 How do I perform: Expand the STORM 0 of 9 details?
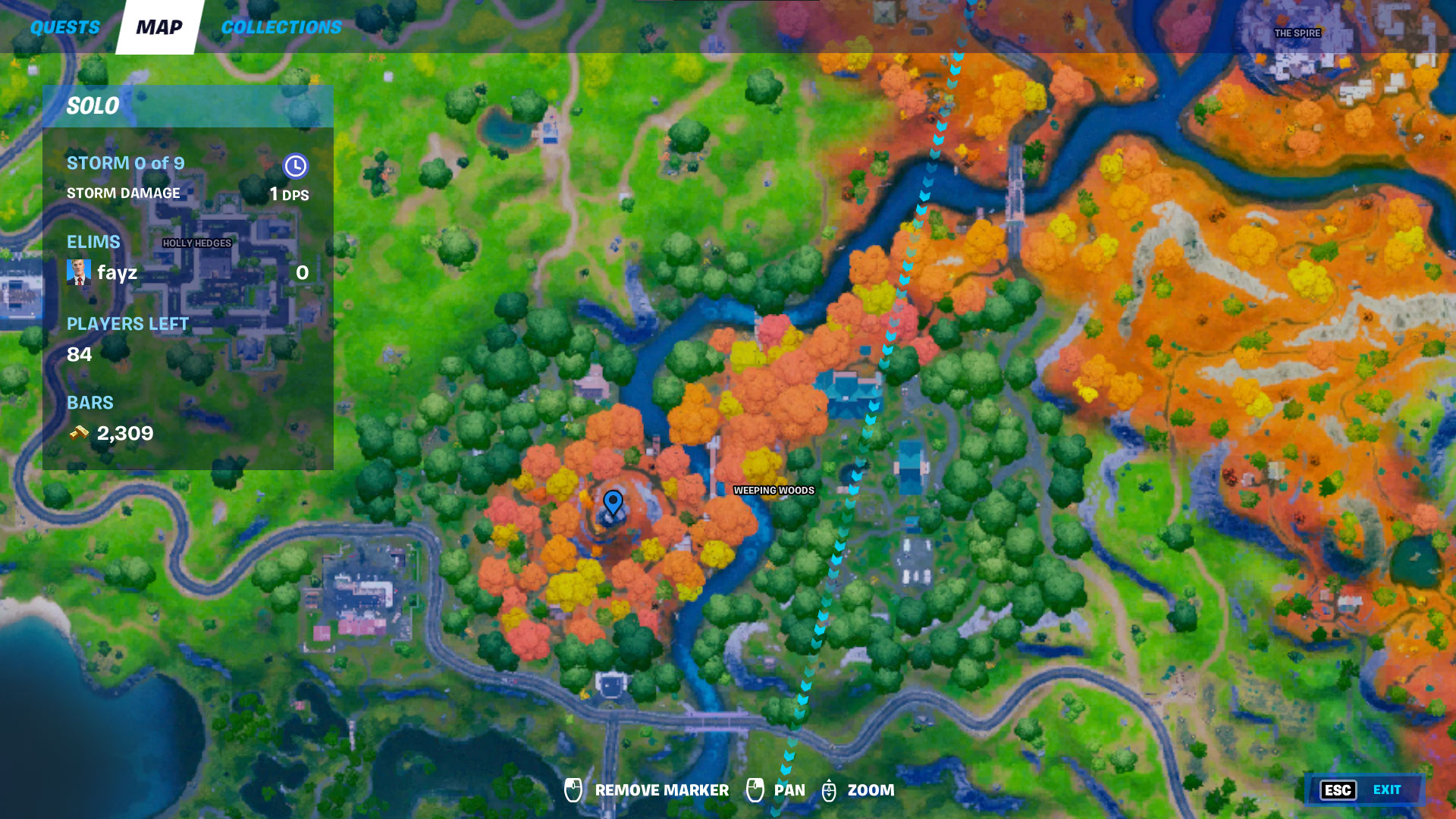[126, 163]
